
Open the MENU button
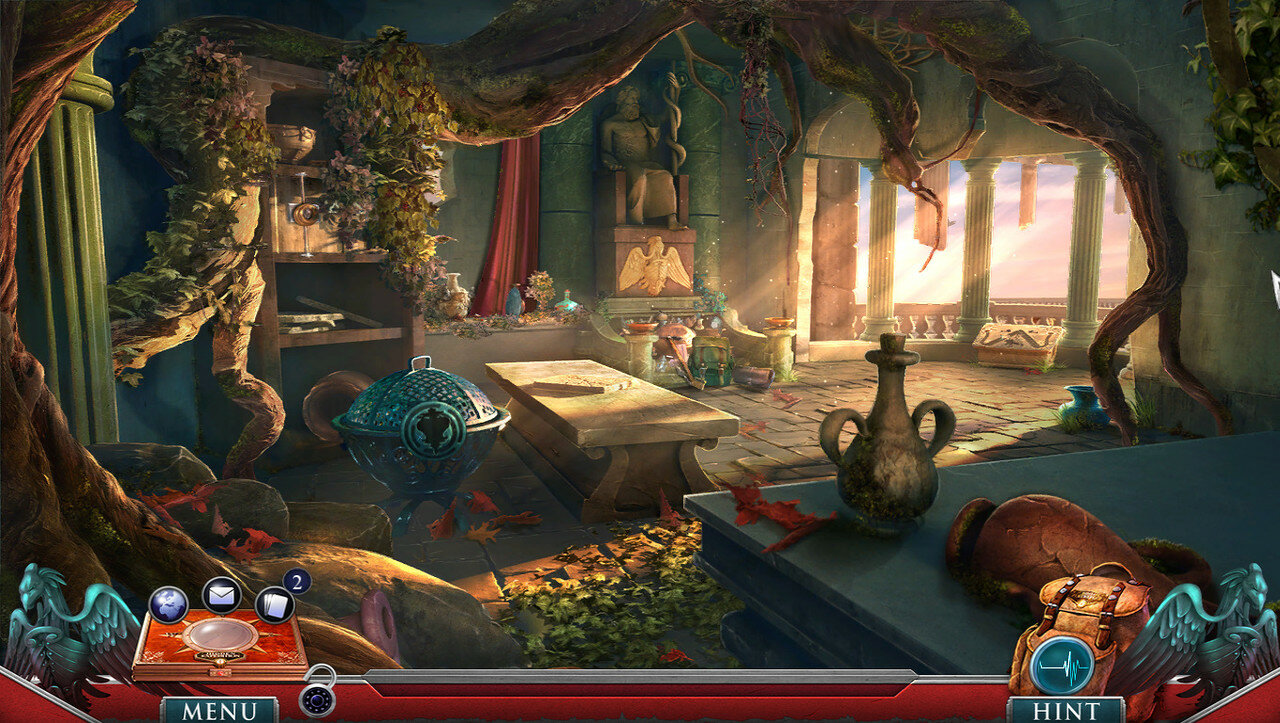click(219, 710)
